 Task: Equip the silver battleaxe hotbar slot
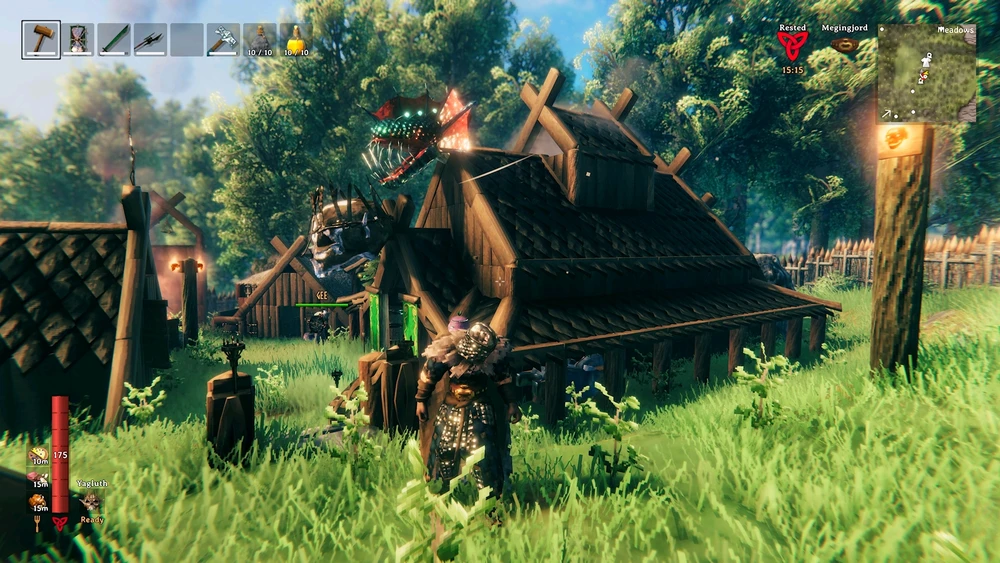(223, 40)
